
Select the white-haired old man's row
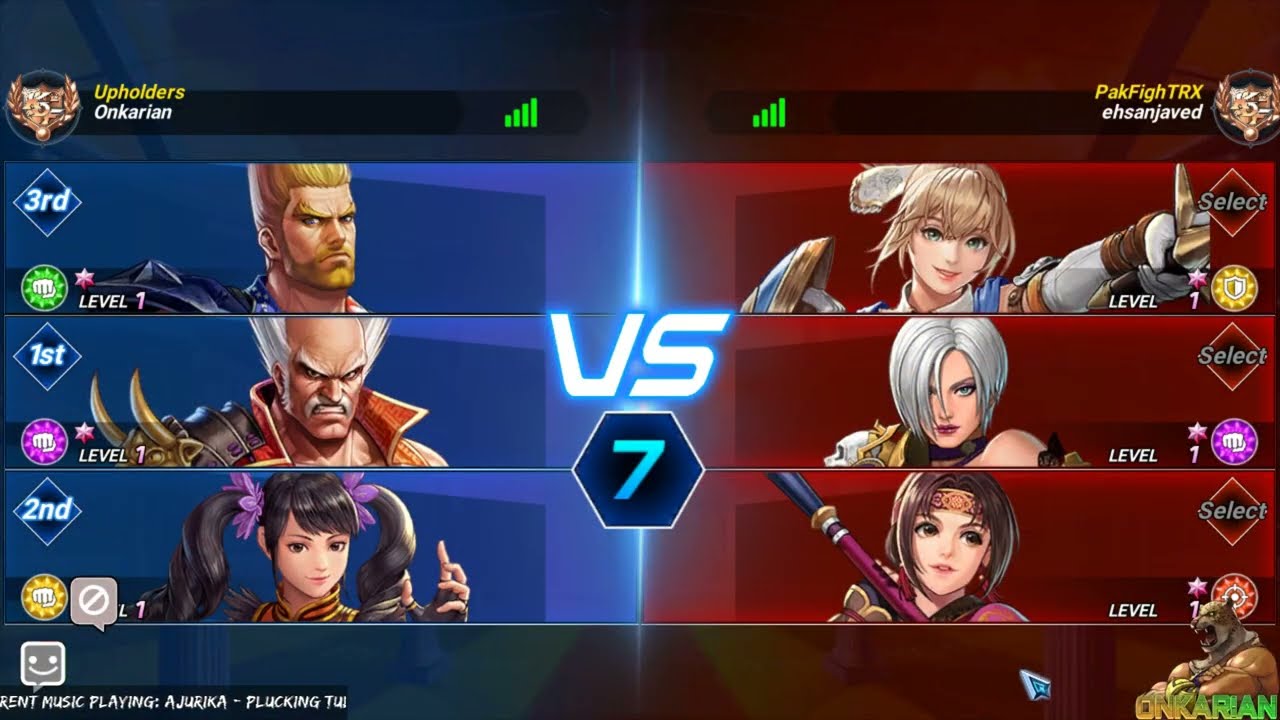(320, 393)
